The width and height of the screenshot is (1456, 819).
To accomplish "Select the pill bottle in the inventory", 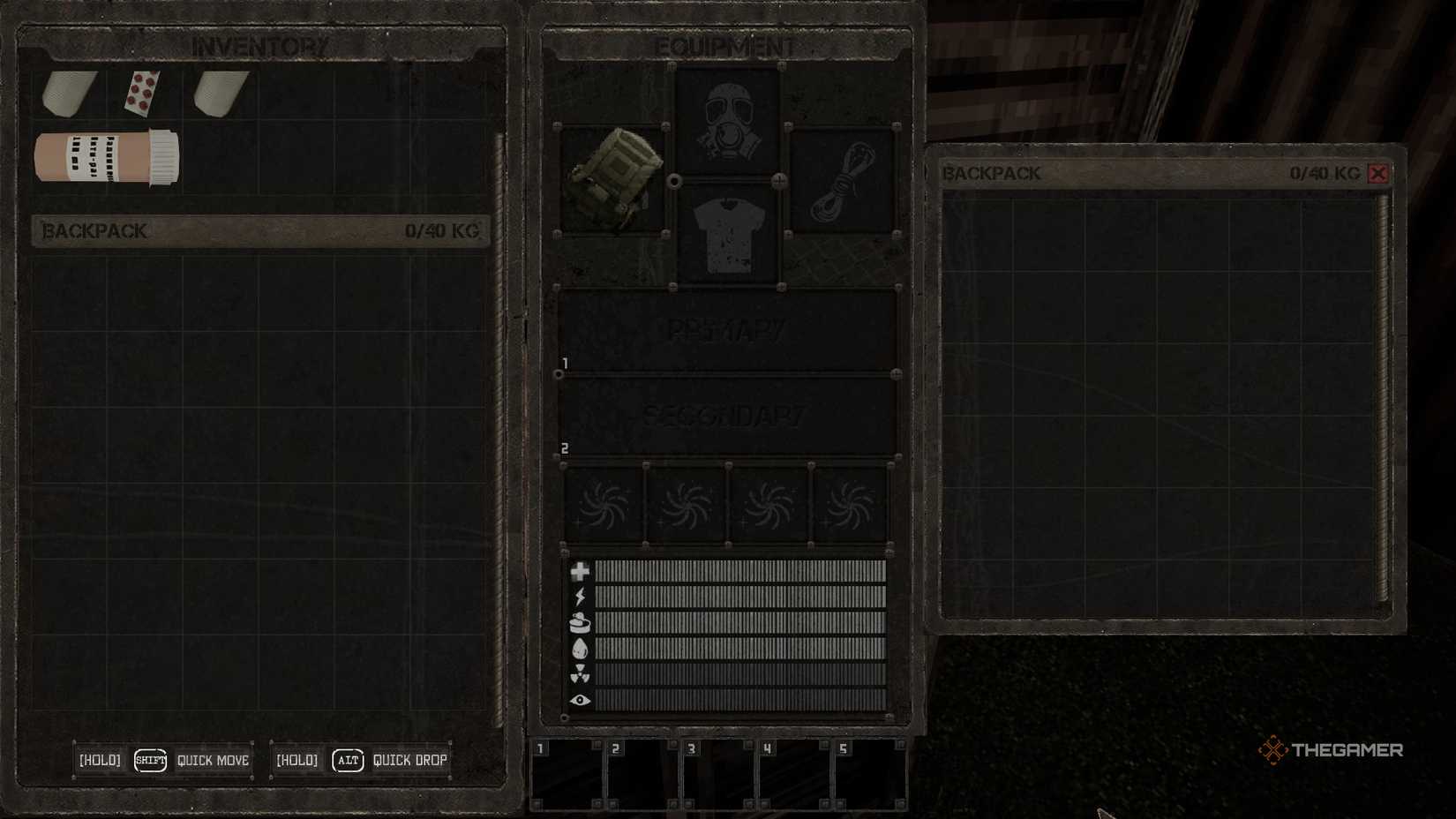I will (x=106, y=159).
